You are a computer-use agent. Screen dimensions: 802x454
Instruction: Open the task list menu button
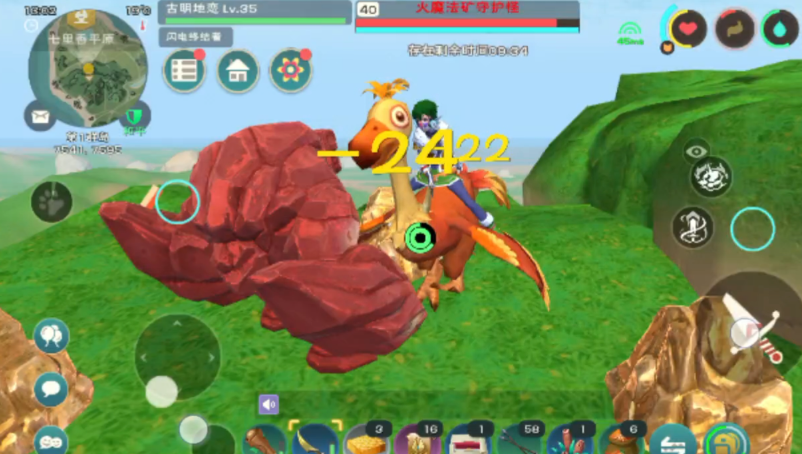[x=185, y=71]
